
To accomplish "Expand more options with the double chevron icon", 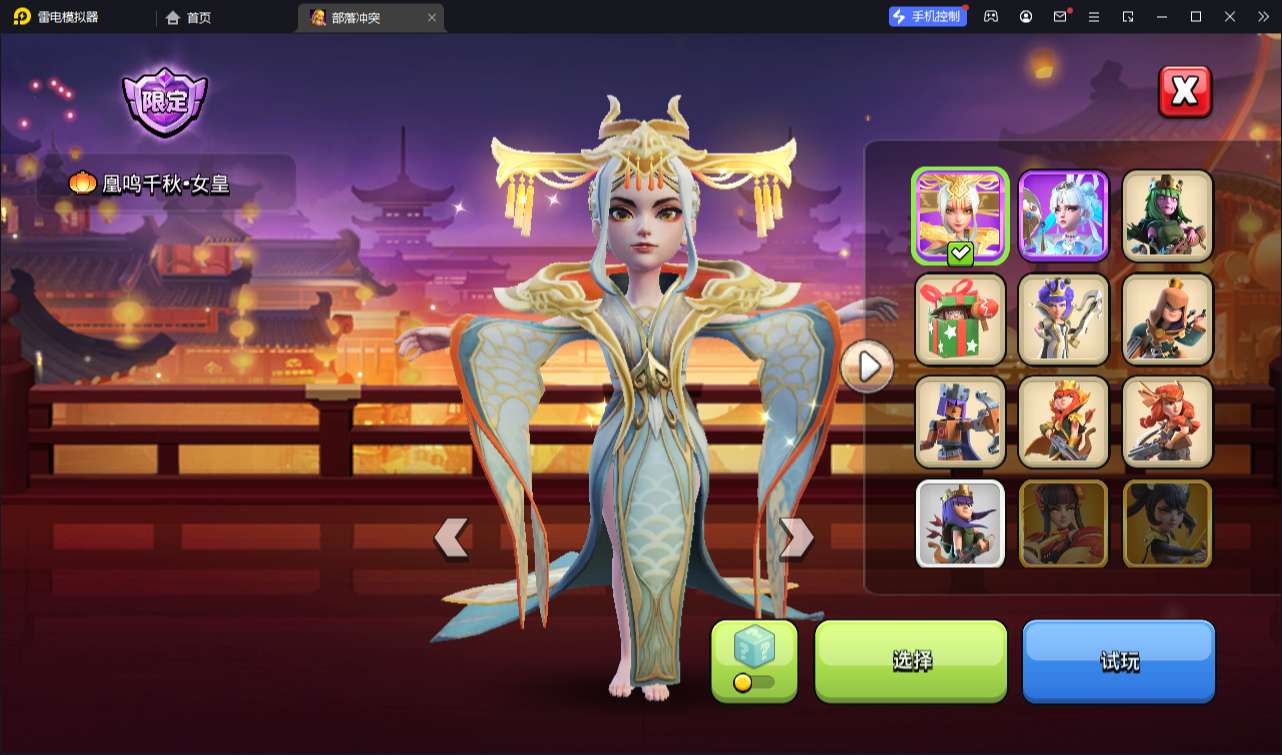I will [x=1264, y=17].
